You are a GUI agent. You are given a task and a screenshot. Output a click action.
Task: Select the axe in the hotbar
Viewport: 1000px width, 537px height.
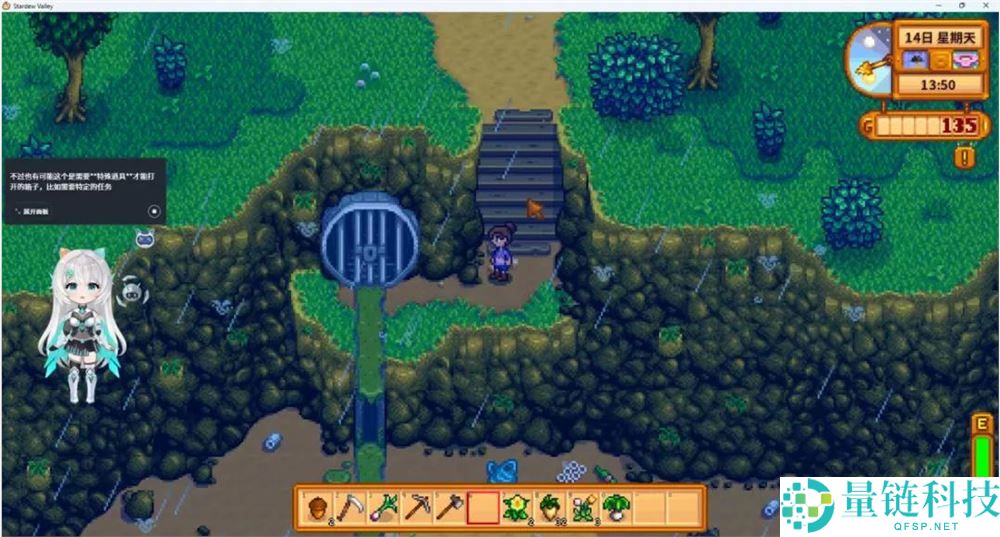[x=449, y=508]
